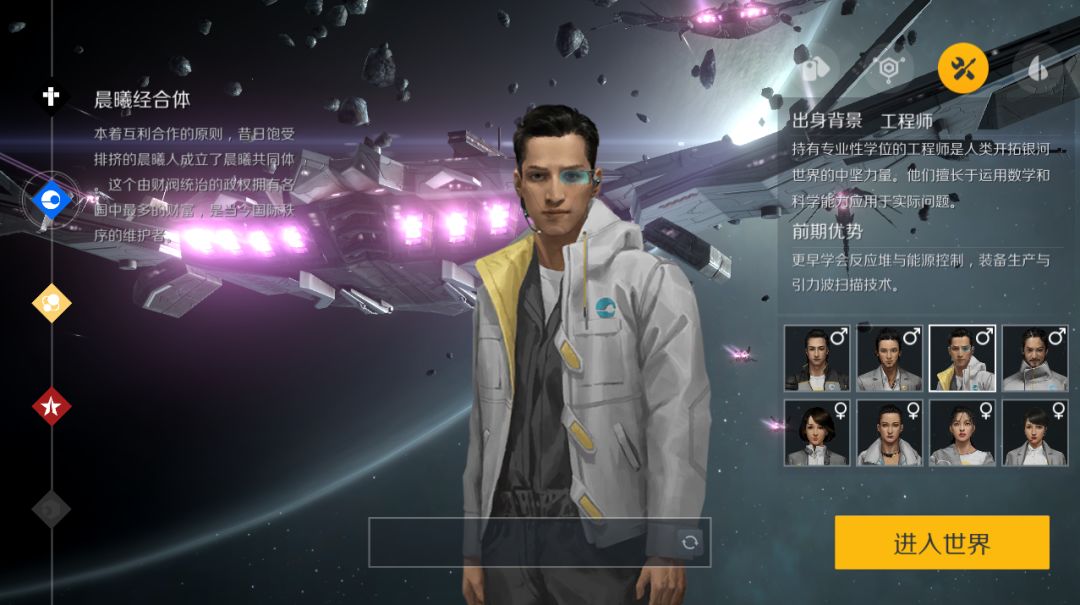The image size is (1080, 605).
Task: Pick the long-haired male portrait in dark jacket
Action: tap(817, 358)
